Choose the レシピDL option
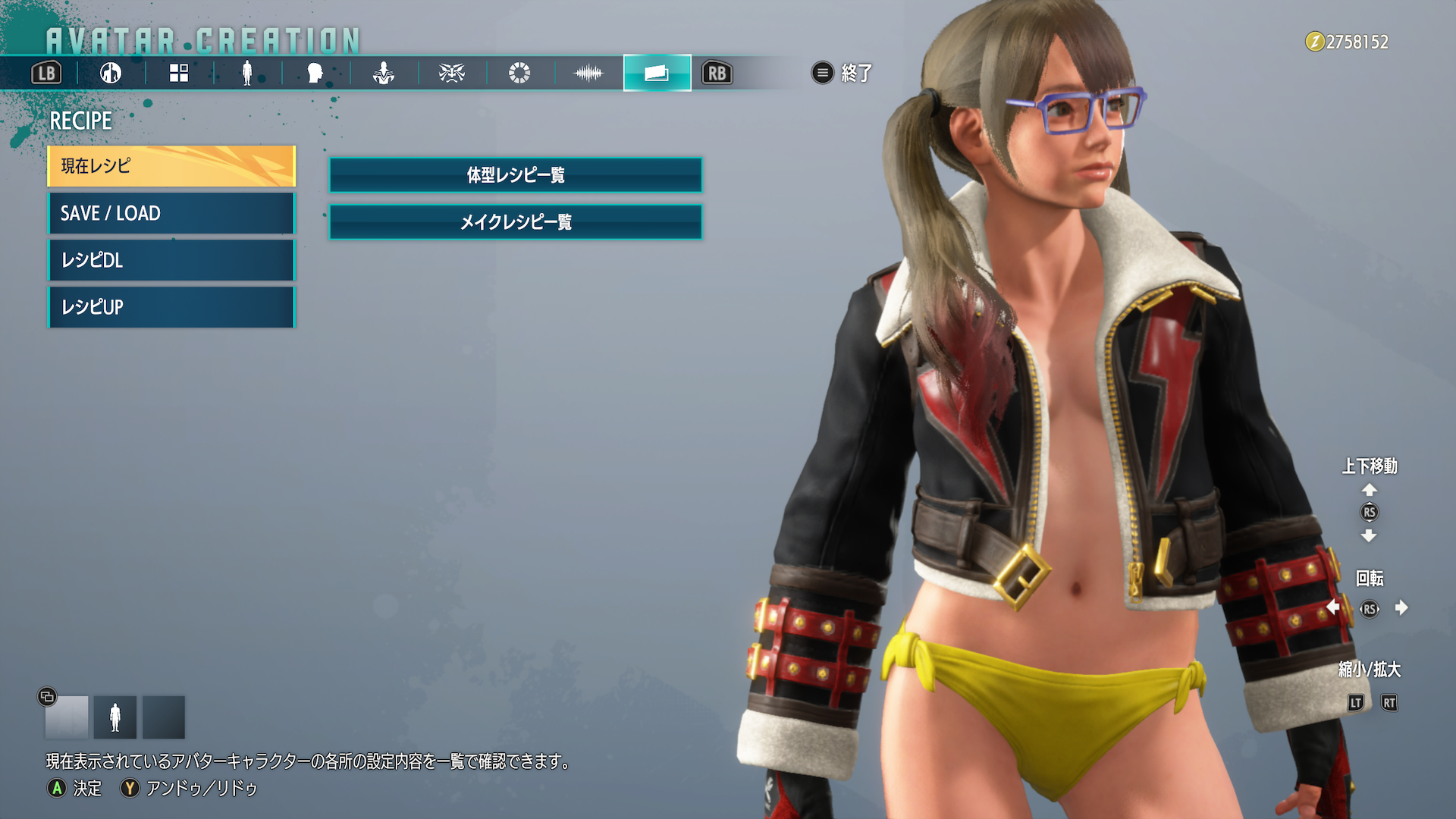 pos(171,260)
